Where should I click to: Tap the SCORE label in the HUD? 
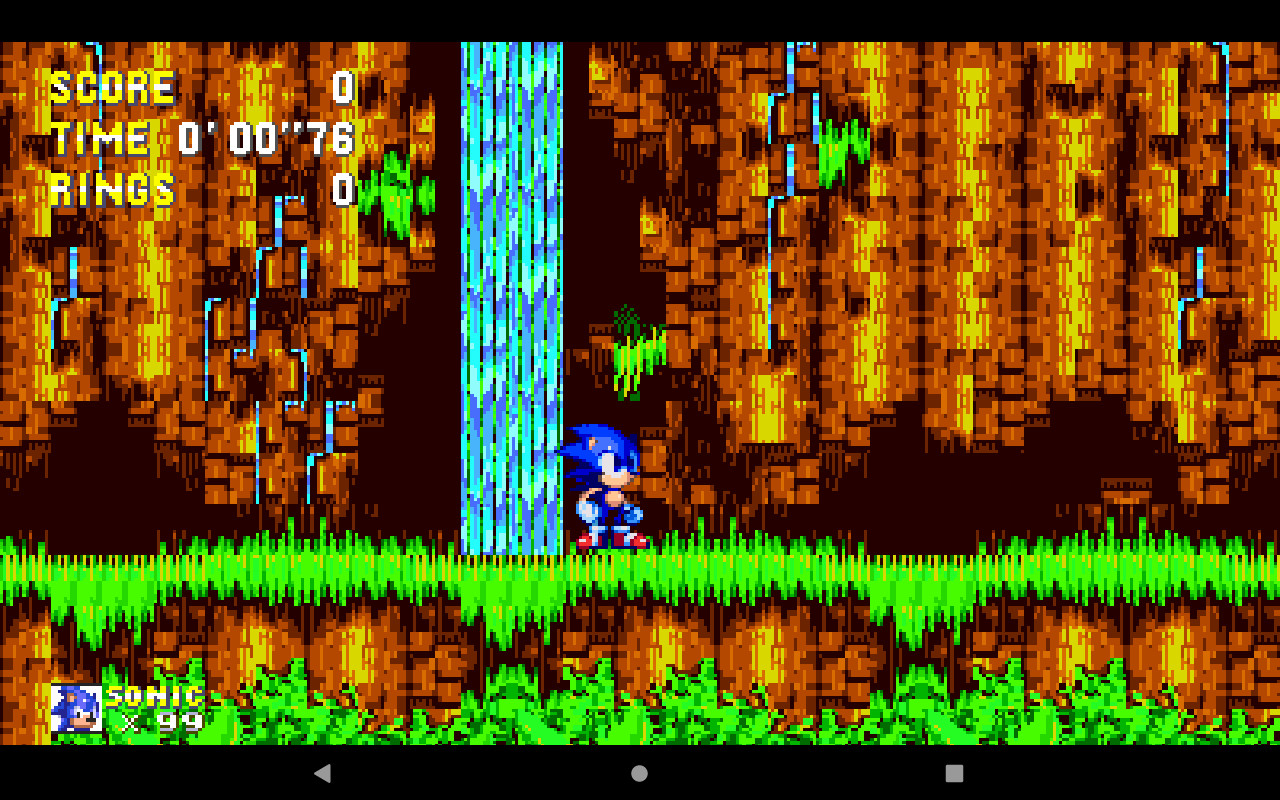pyautogui.click(x=110, y=87)
